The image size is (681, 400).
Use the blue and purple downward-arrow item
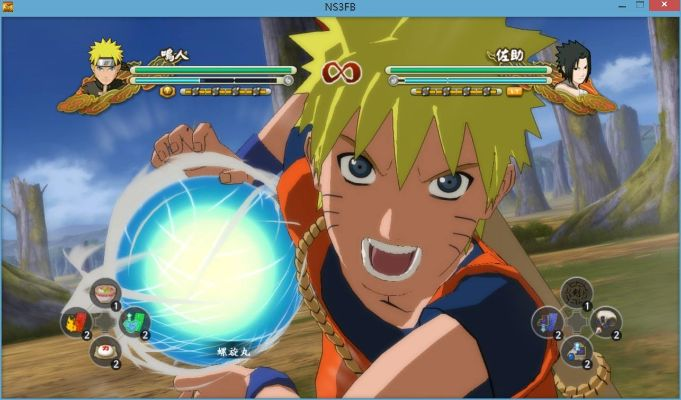pyautogui.click(x=546, y=320)
